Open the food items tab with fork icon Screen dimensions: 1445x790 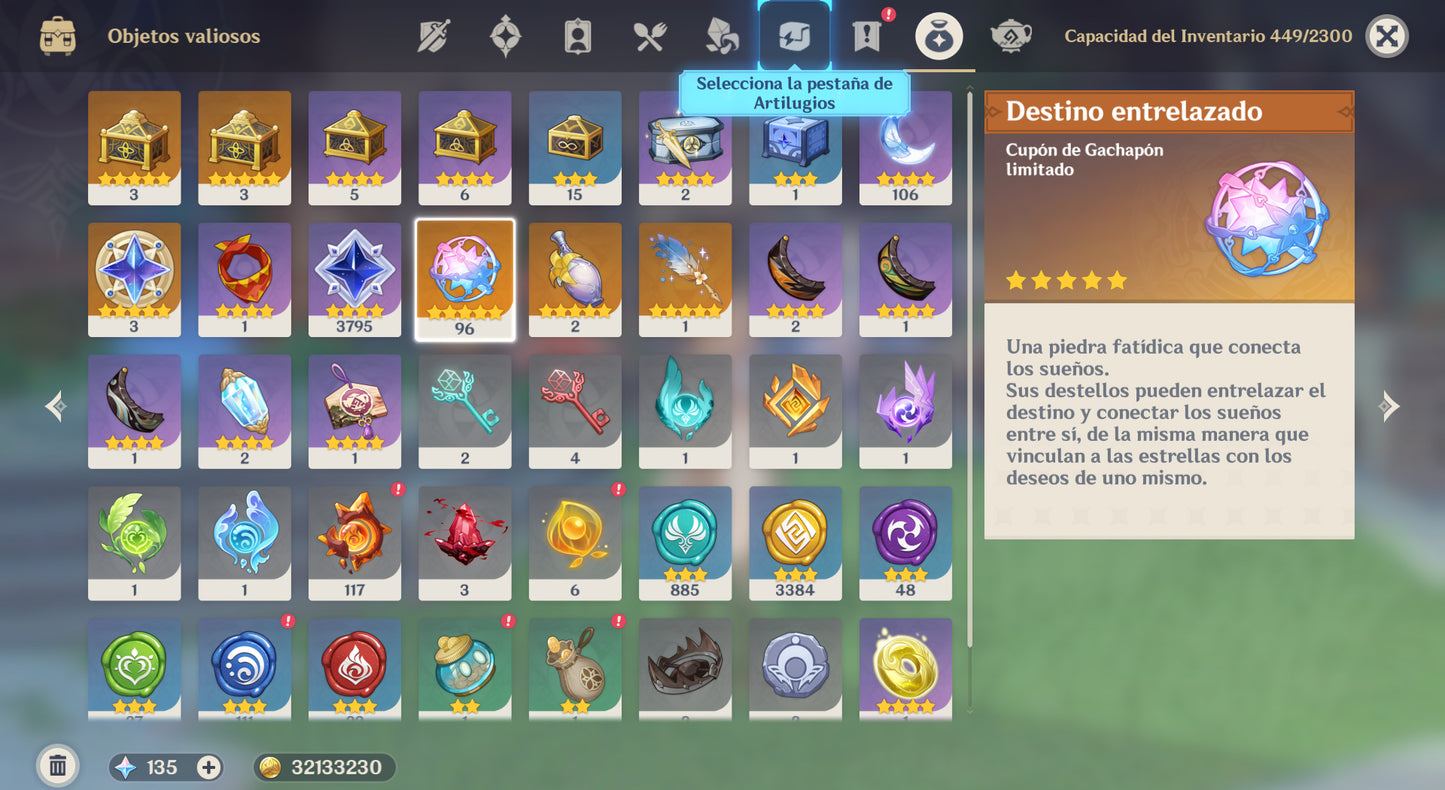coord(648,35)
